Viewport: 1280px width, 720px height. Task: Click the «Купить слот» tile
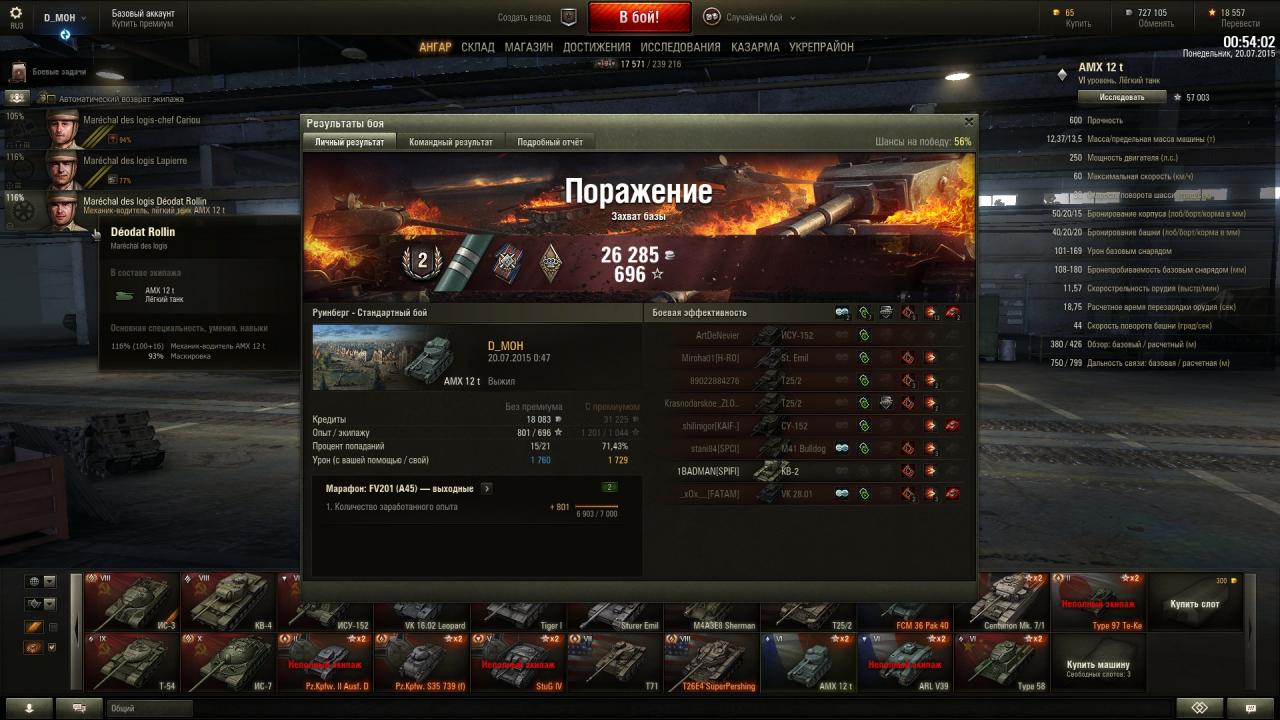click(x=1196, y=602)
